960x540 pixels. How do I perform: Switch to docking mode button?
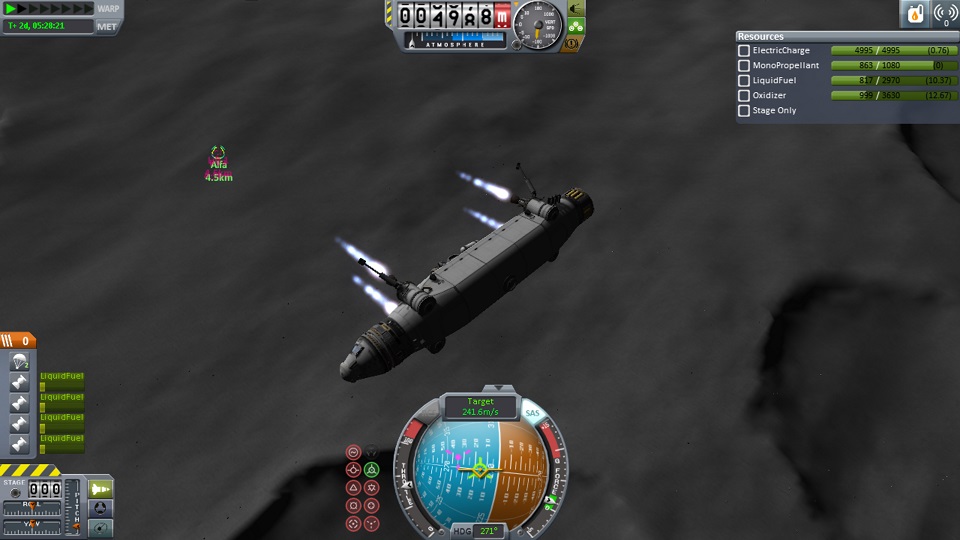[101, 508]
